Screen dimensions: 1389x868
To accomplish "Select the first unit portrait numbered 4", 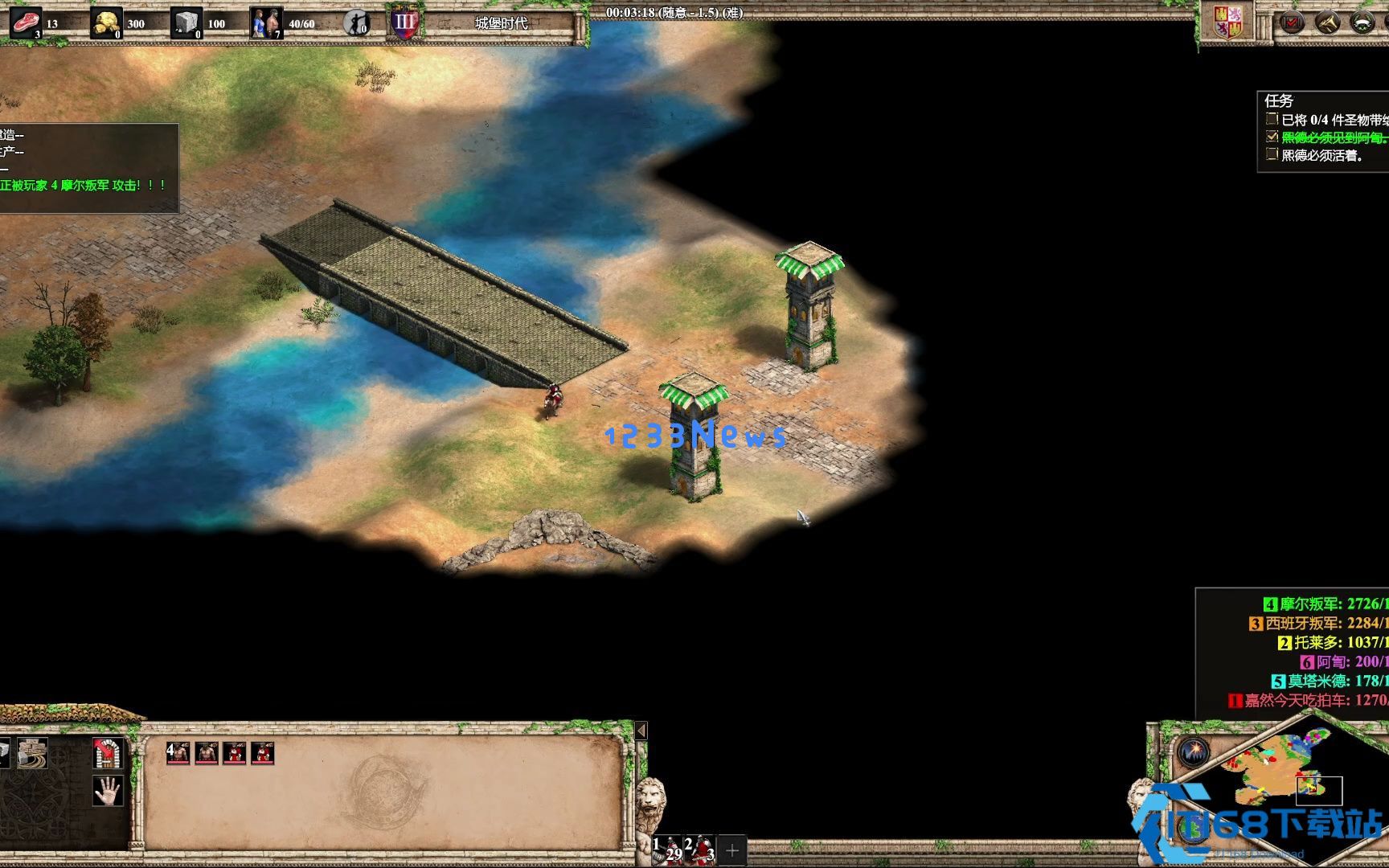I will (x=178, y=753).
